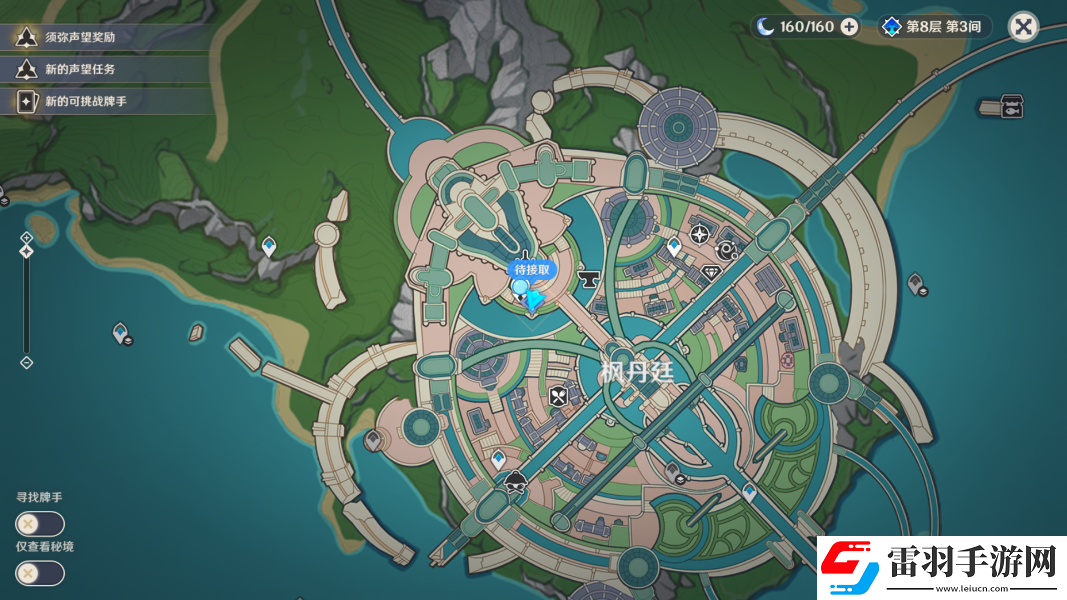
Task: Select the restaurant fork-and-knife marker
Action: point(559,396)
